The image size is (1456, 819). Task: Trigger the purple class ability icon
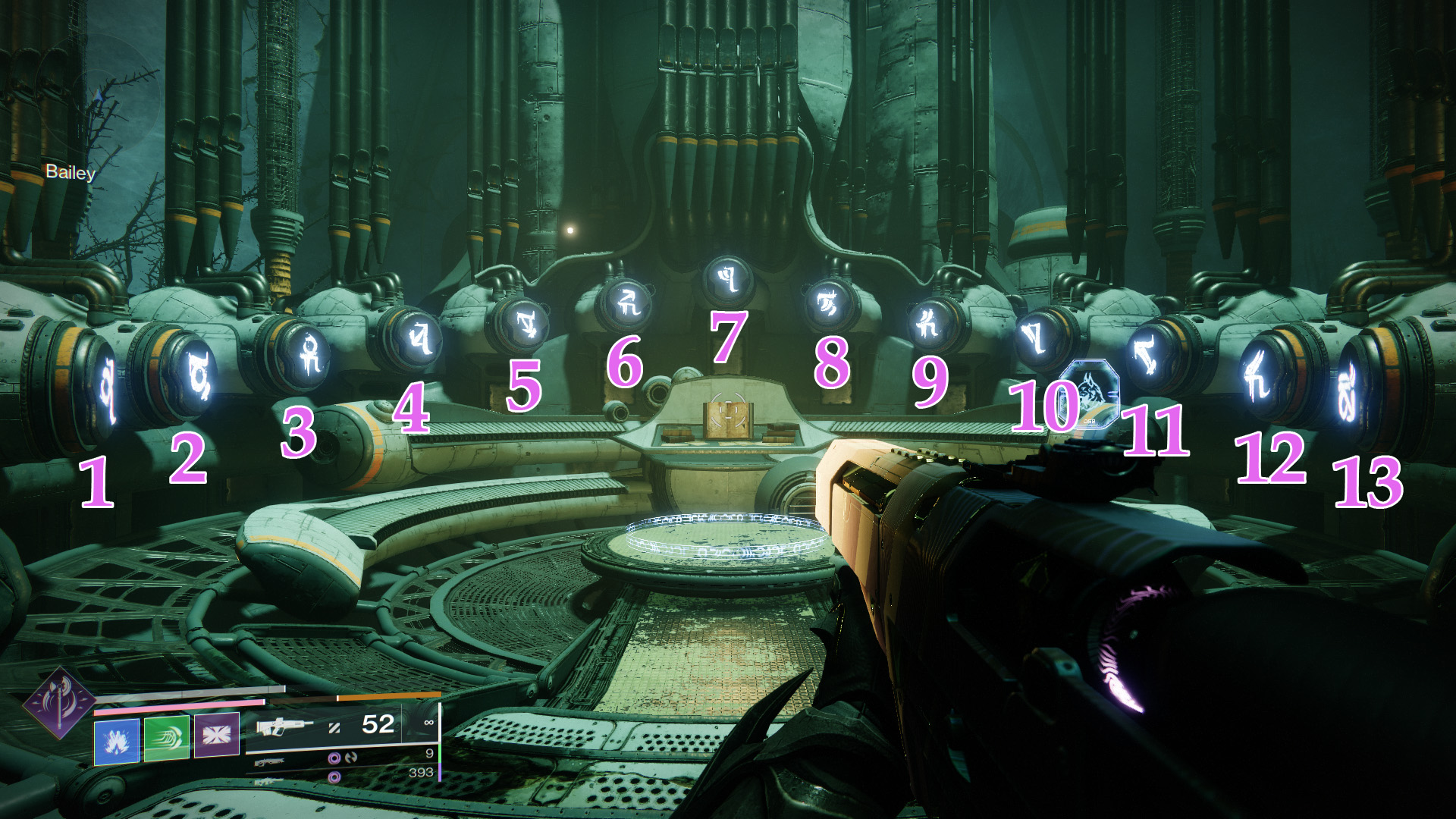tap(217, 734)
